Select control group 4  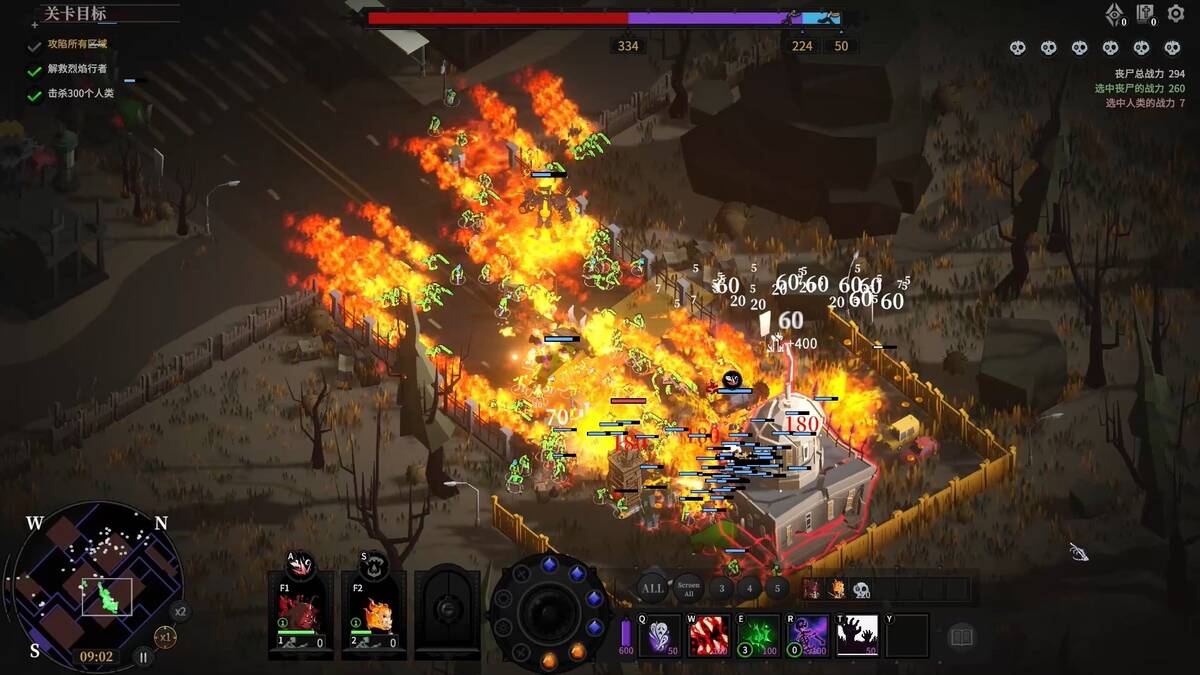point(750,589)
